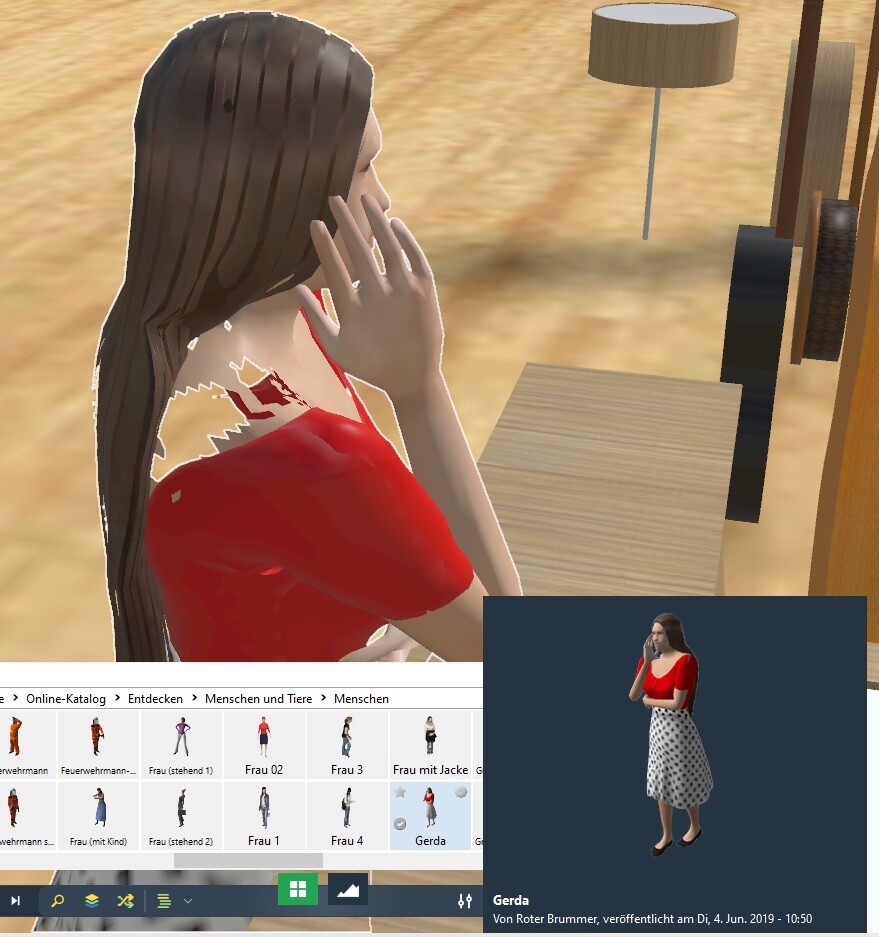The width and height of the screenshot is (879, 937).
Task: Switch to the green grid catalog view
Action: pyautogui.click(x=297, y=888)
